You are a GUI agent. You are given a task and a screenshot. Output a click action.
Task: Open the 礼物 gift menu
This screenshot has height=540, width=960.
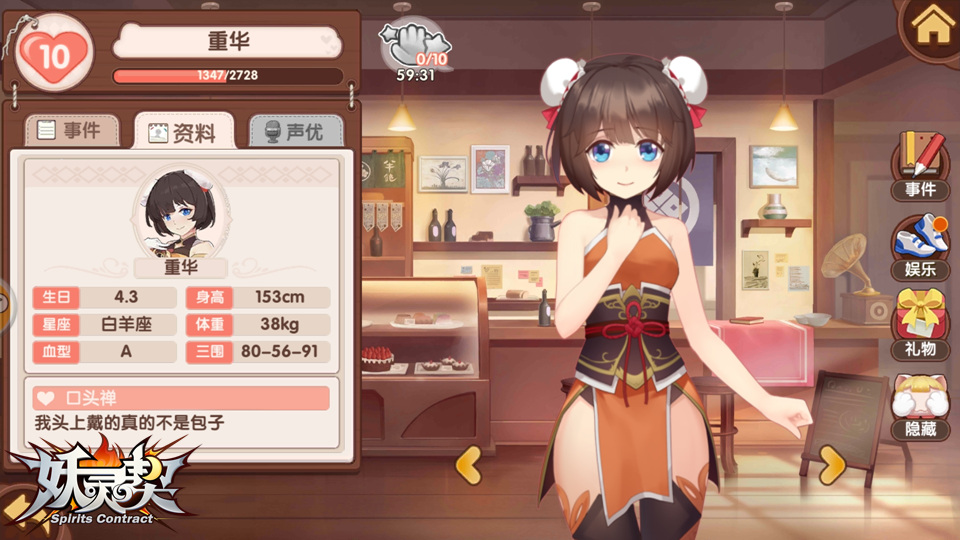point(920,324)
